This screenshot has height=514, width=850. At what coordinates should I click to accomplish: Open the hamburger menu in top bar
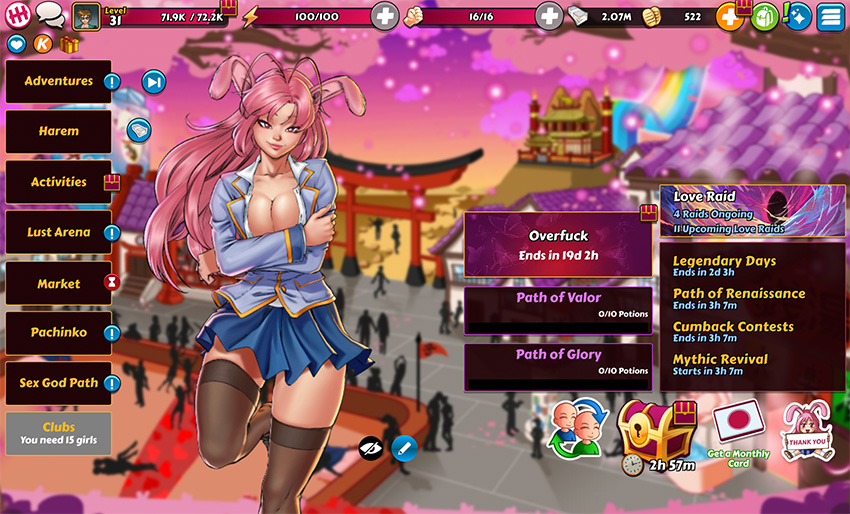(829, 17)
